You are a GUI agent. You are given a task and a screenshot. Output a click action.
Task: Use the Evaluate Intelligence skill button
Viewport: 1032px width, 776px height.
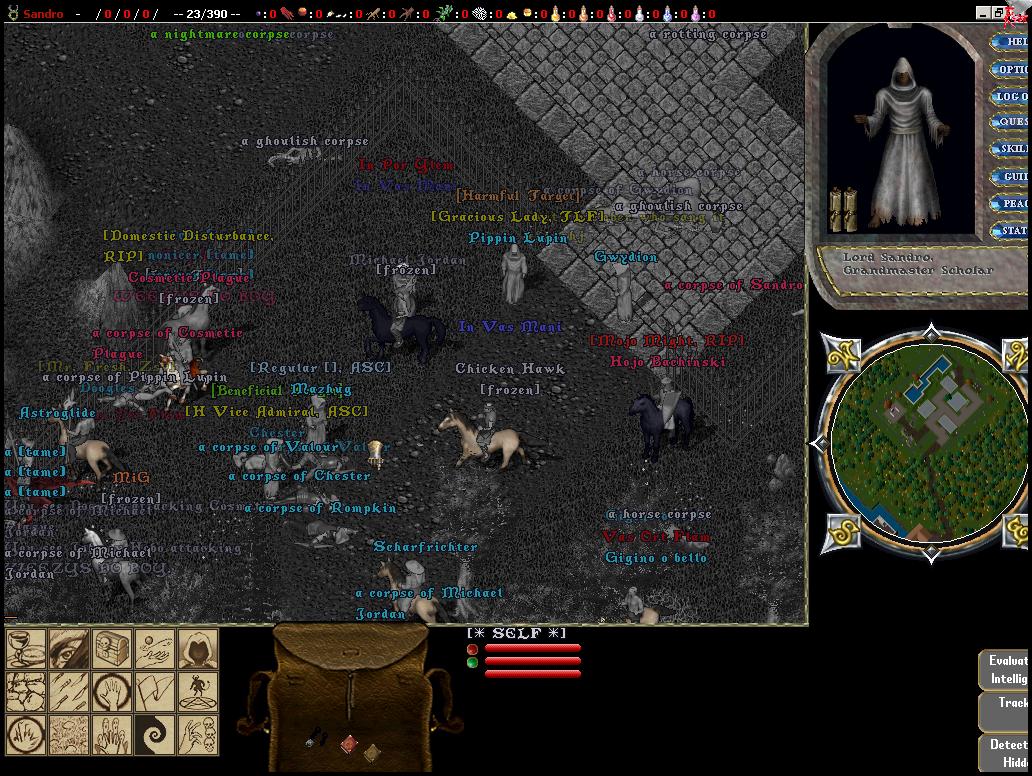[x=1006, y=669]
